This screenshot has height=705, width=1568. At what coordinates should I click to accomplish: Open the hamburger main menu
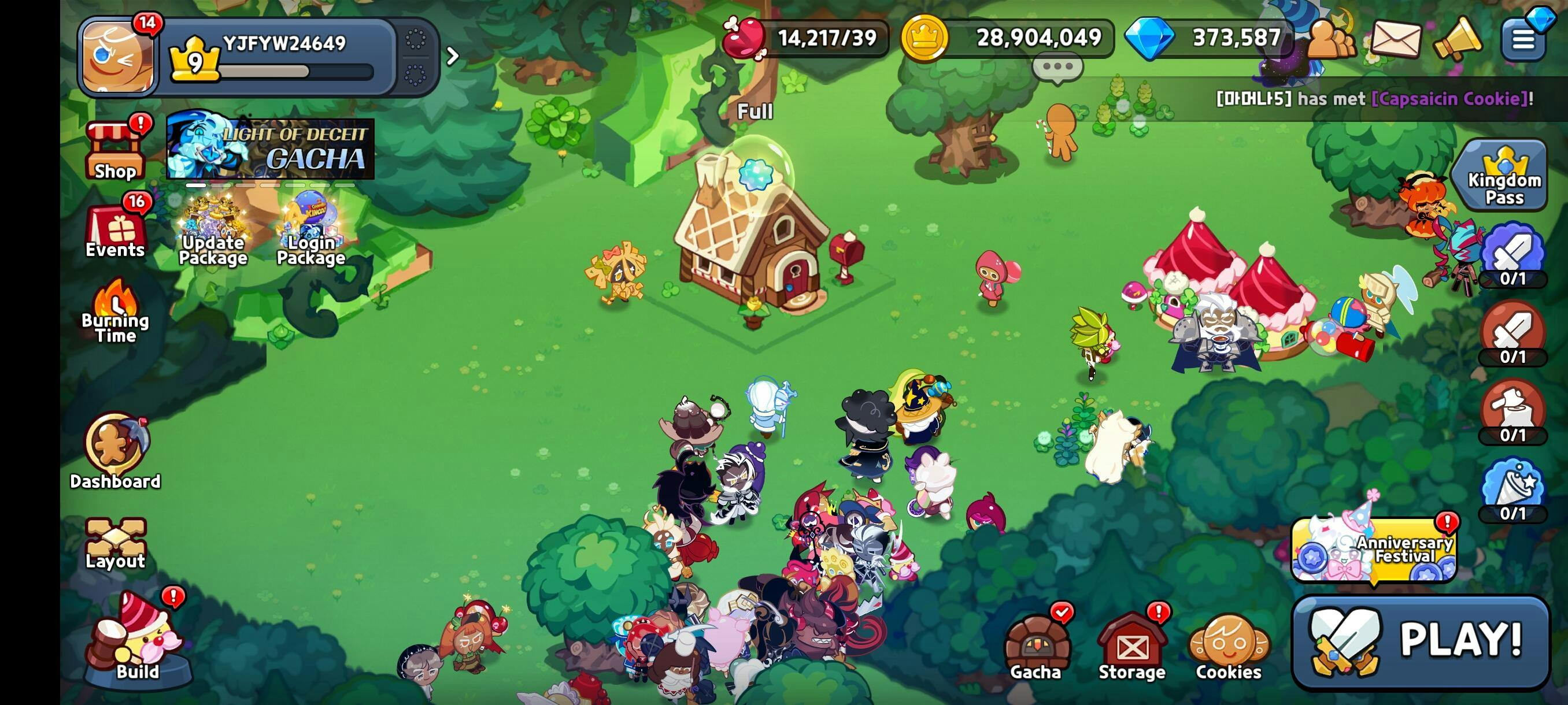tap(1523, 39)
